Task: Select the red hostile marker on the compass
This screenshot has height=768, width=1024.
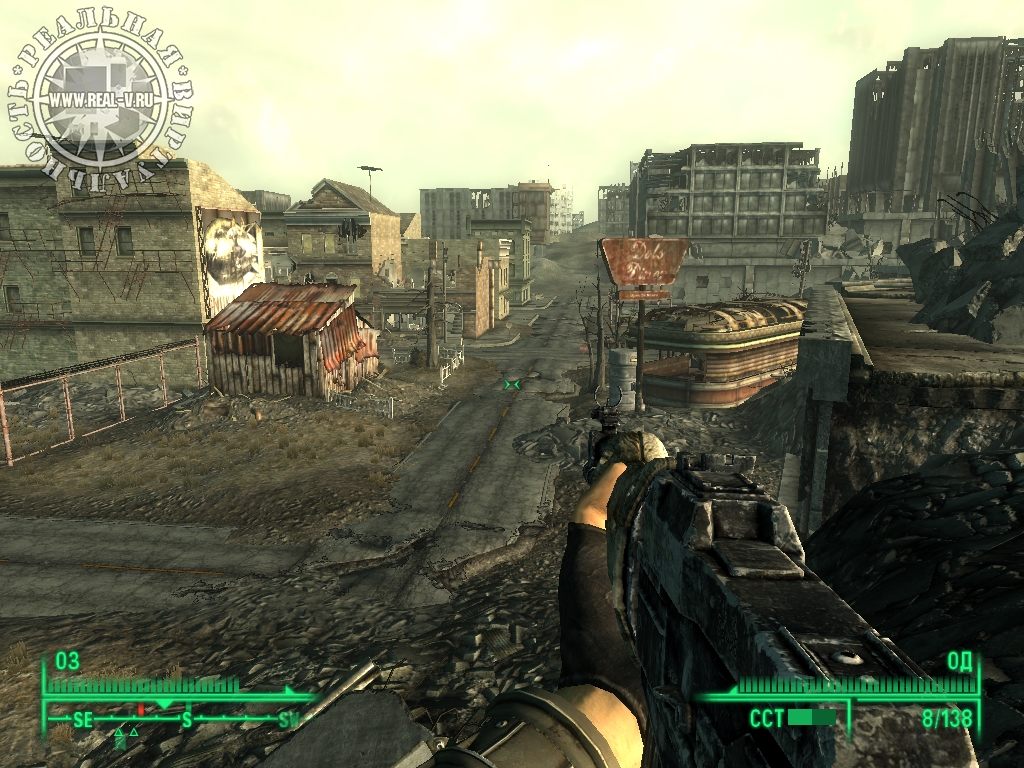Action: click(x=141, y=709)
